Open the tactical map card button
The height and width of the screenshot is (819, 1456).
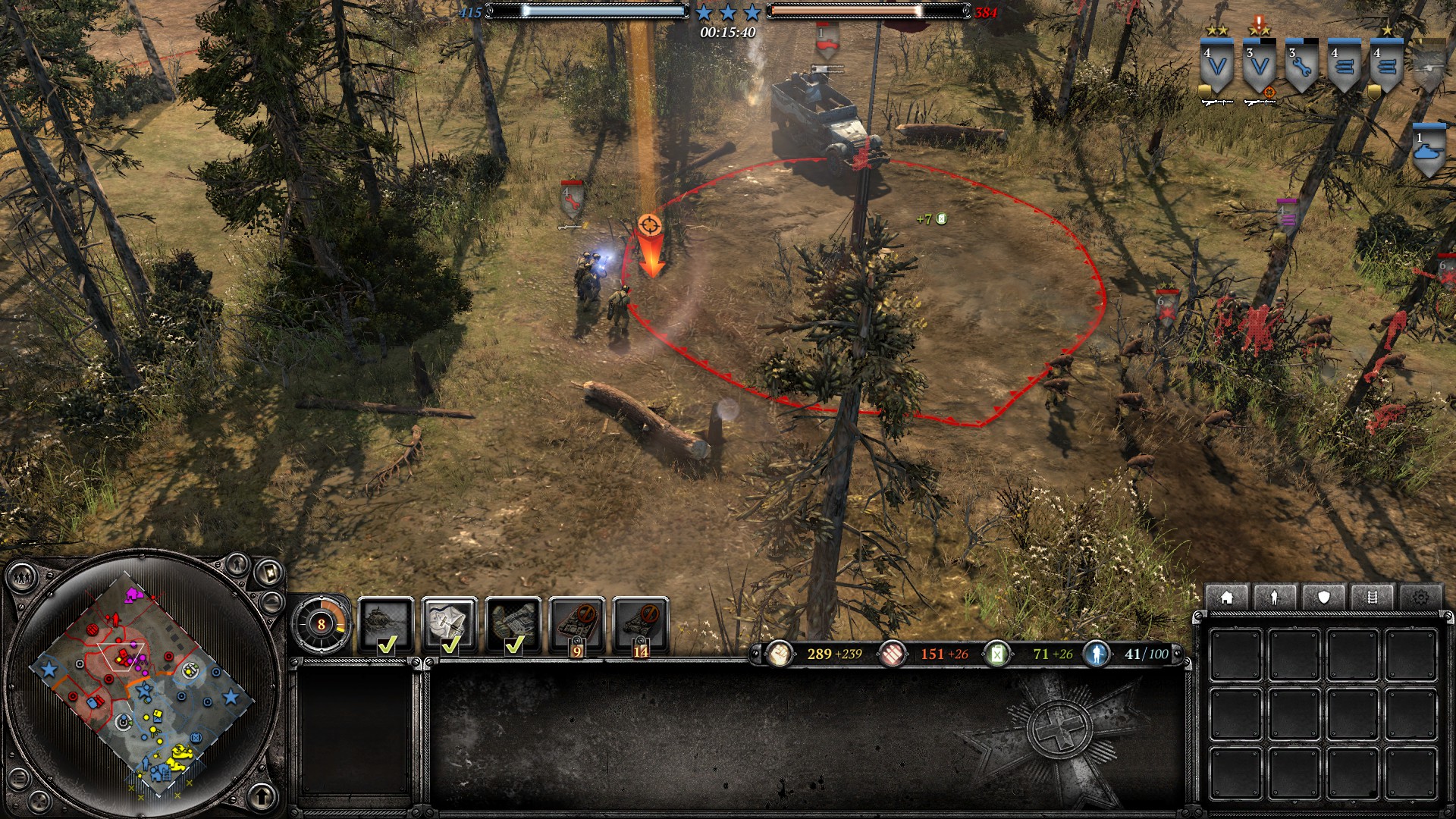coord(269,571)
